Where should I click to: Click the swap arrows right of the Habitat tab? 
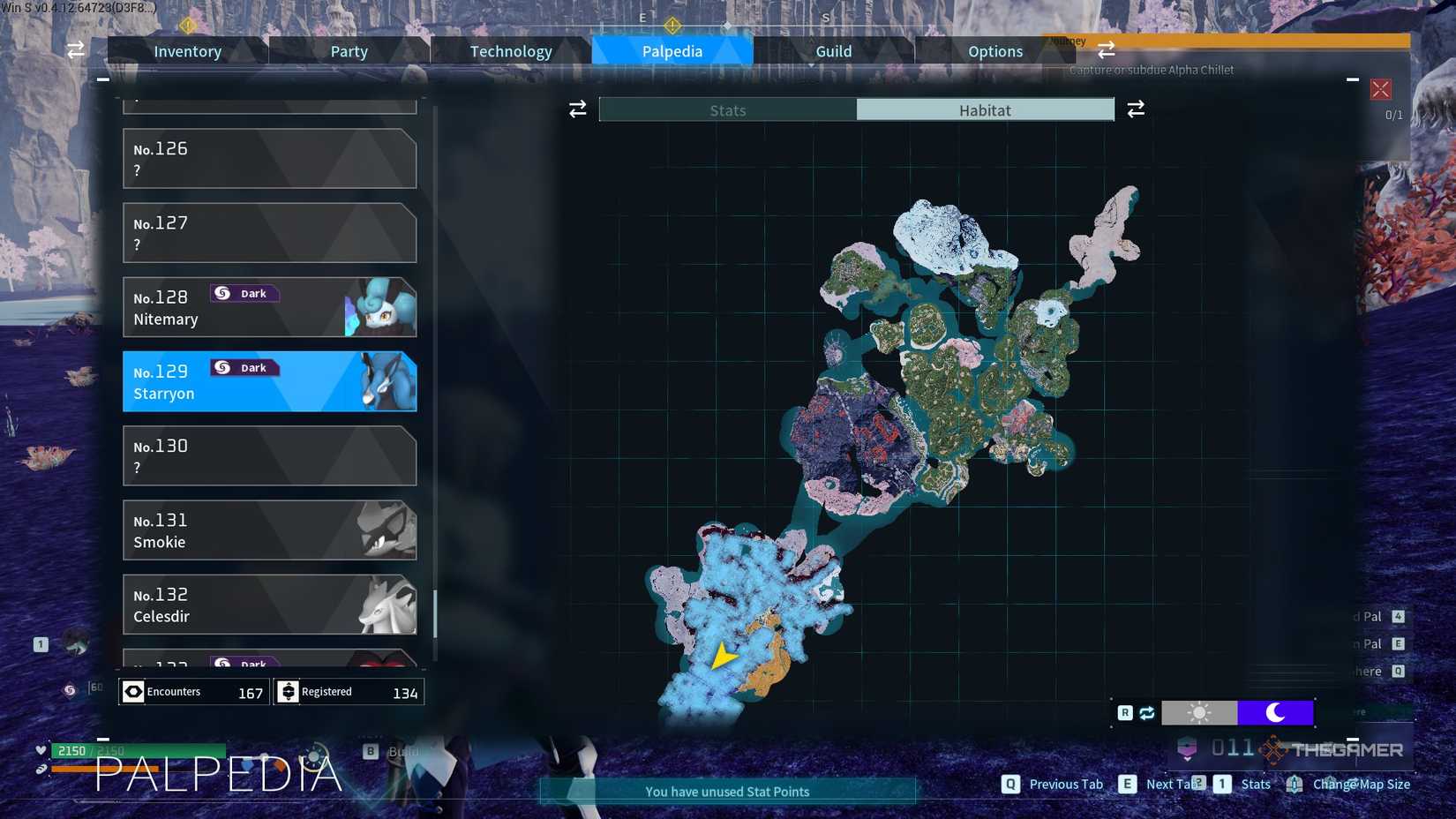tap(1136, 109)
